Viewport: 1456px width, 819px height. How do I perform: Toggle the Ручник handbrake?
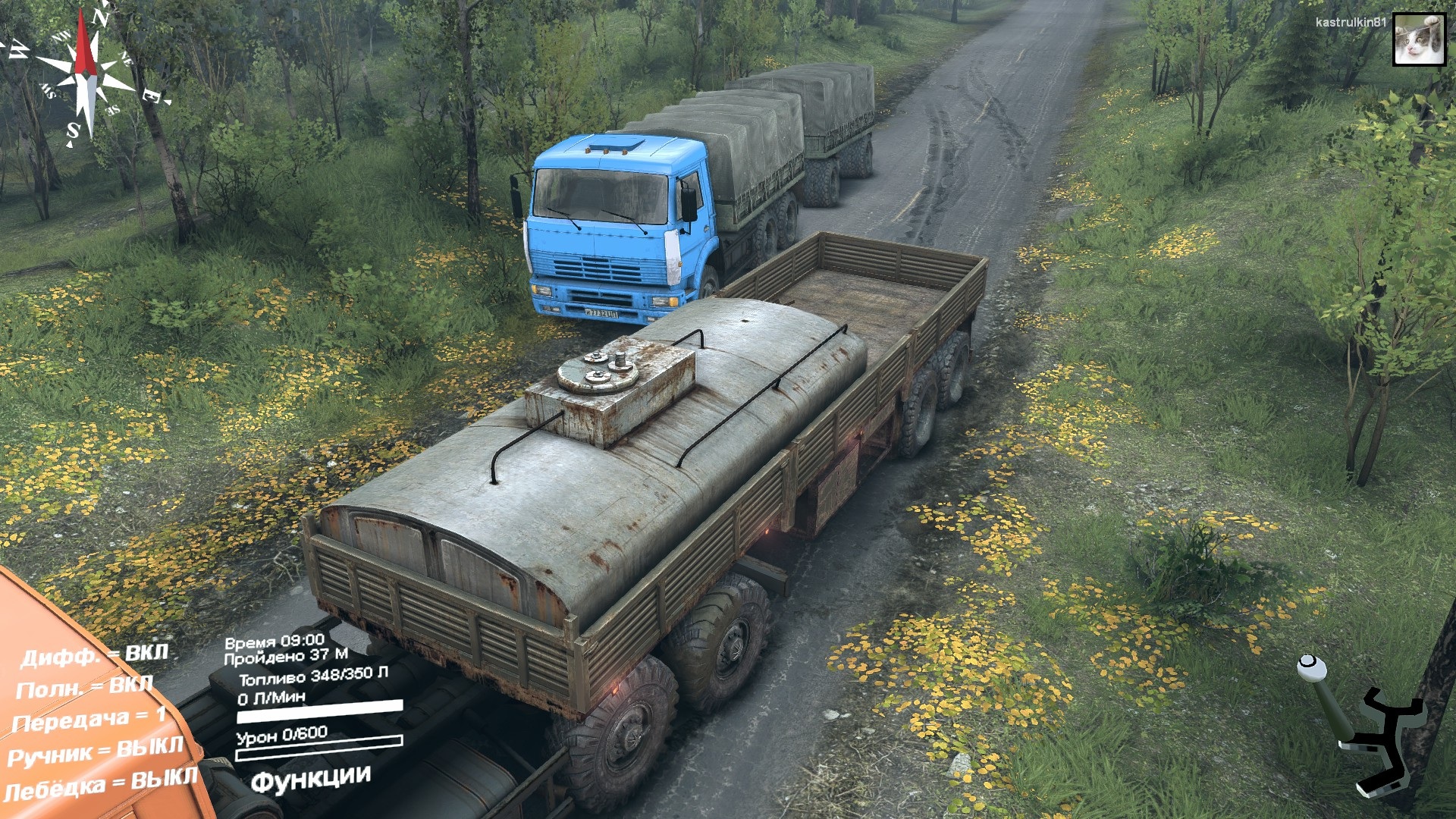pos(96,752)
